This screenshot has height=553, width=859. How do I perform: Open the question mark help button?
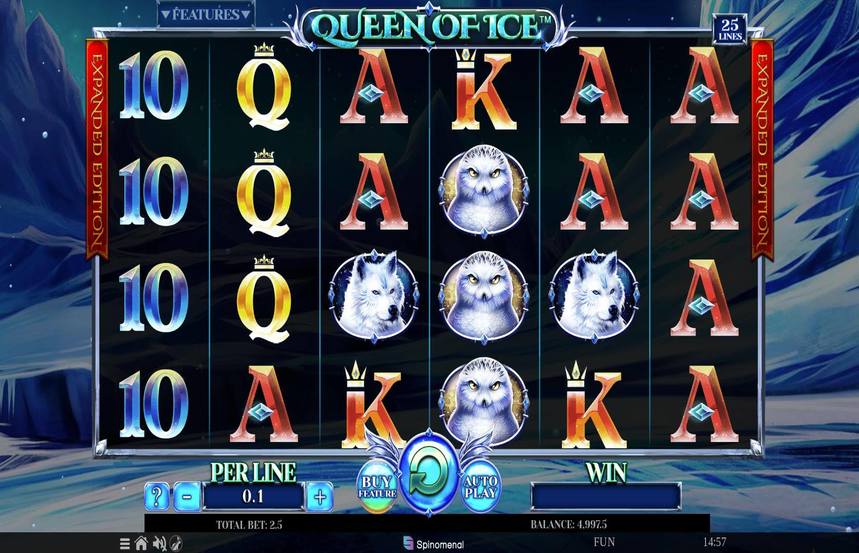pos(157,495)
